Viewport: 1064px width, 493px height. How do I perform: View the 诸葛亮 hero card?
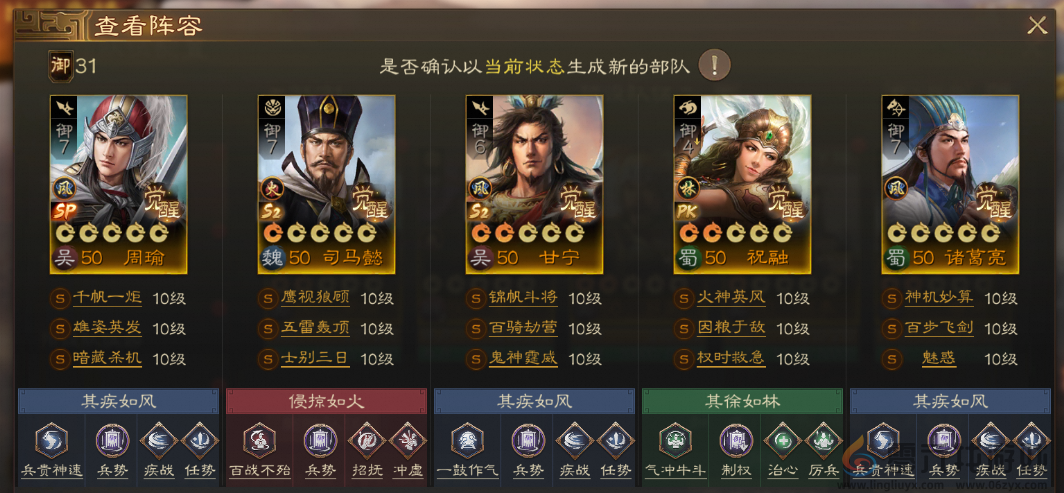950,183
